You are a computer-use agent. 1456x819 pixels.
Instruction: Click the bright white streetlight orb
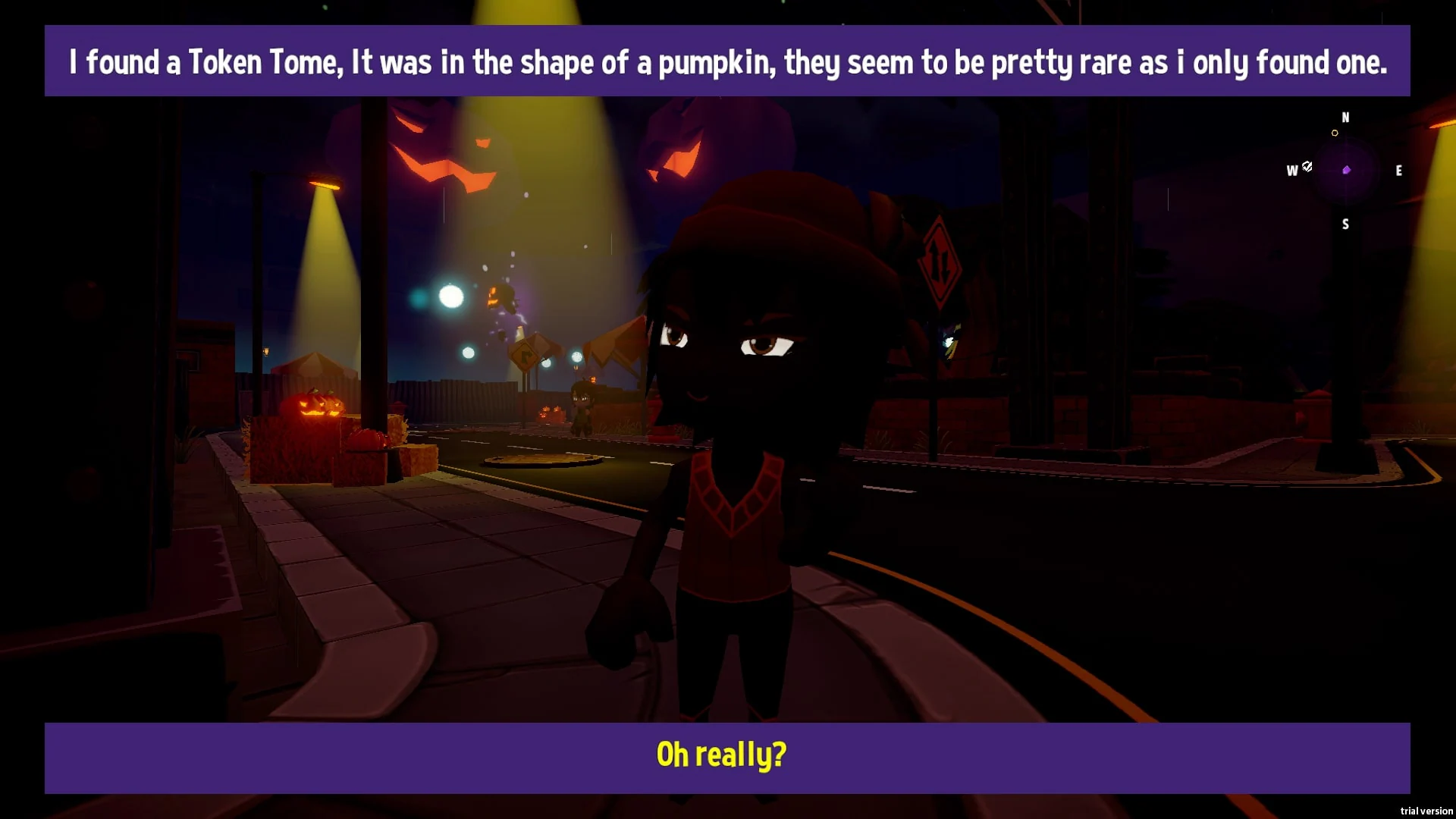click(x=449, y=297)
